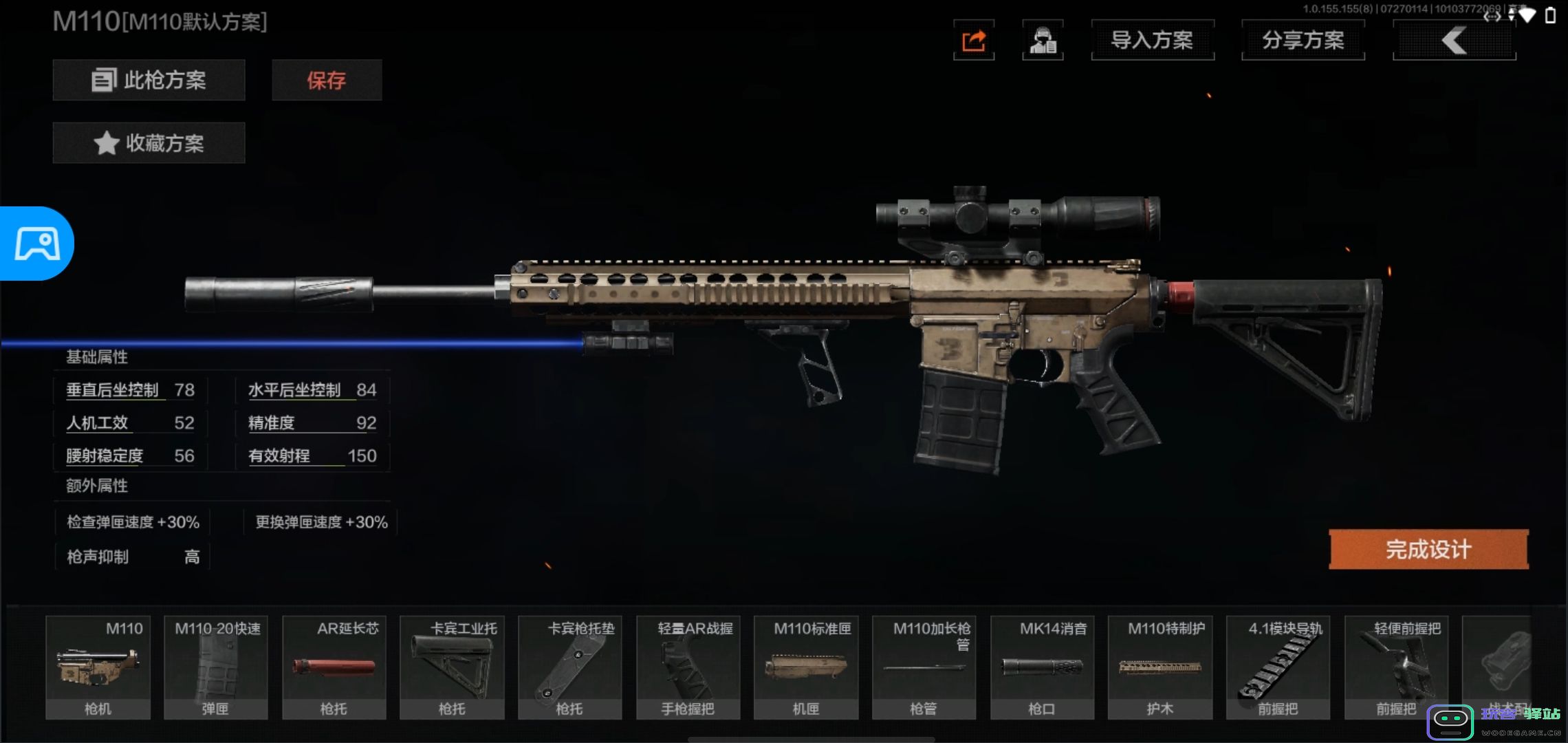Screen dimensions: 1568x743
Task: Select the MK14消音 muzzle slot
Action: 1042,667
